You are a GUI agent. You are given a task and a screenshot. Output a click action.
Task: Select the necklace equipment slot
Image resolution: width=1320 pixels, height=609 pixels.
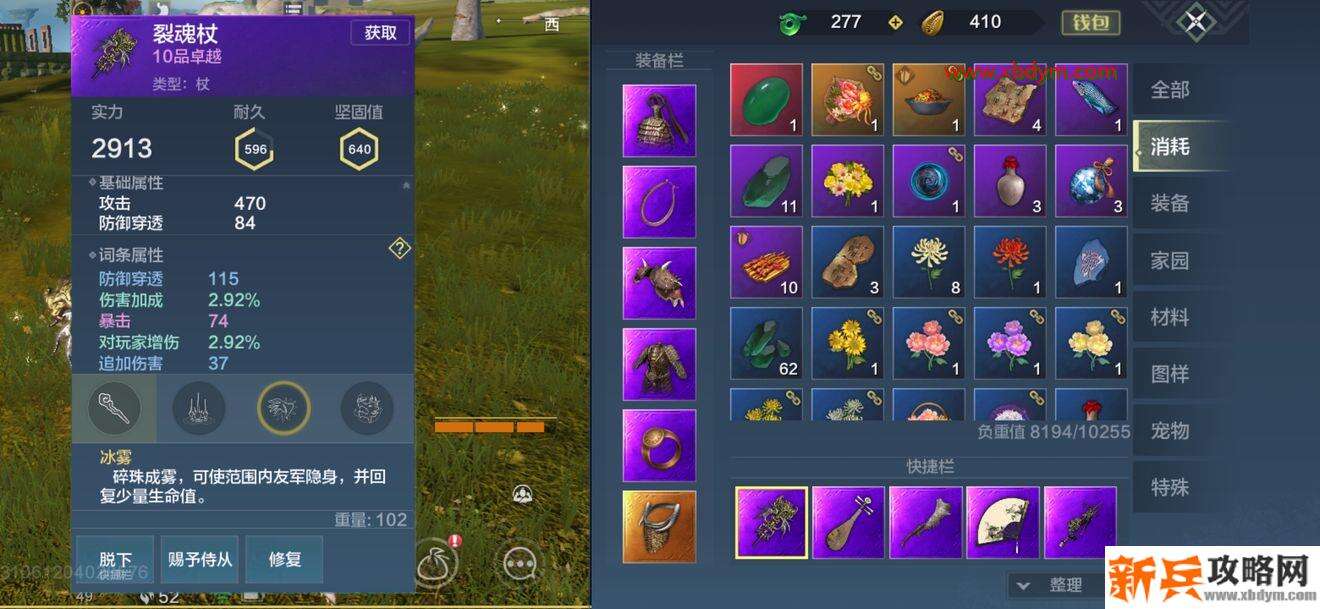tap(659, 202)
